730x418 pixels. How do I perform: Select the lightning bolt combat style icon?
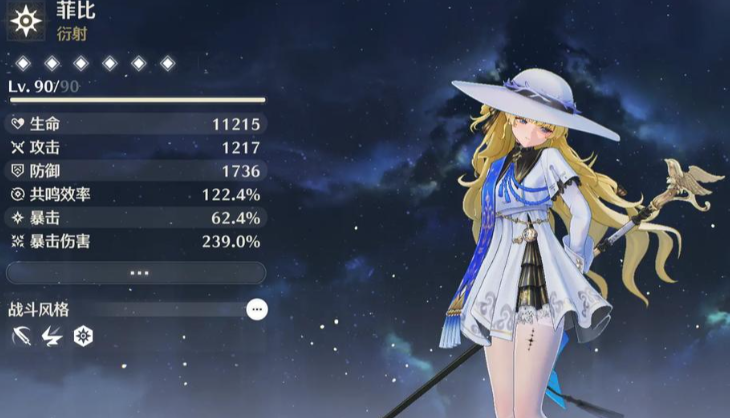coord(51,337)
